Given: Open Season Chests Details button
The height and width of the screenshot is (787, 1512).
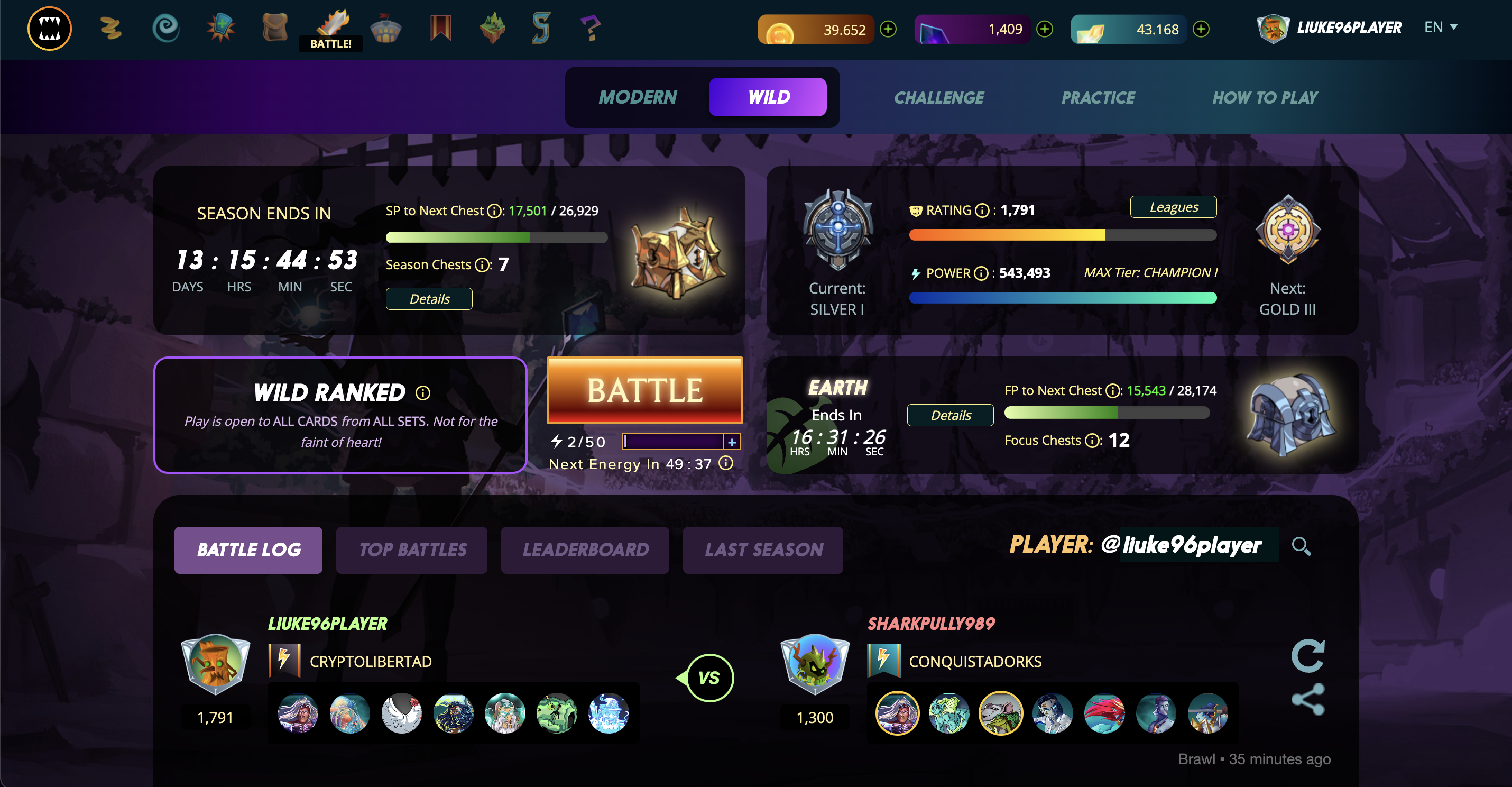Looking at the screenshot, I should click(x=428, y=299).
